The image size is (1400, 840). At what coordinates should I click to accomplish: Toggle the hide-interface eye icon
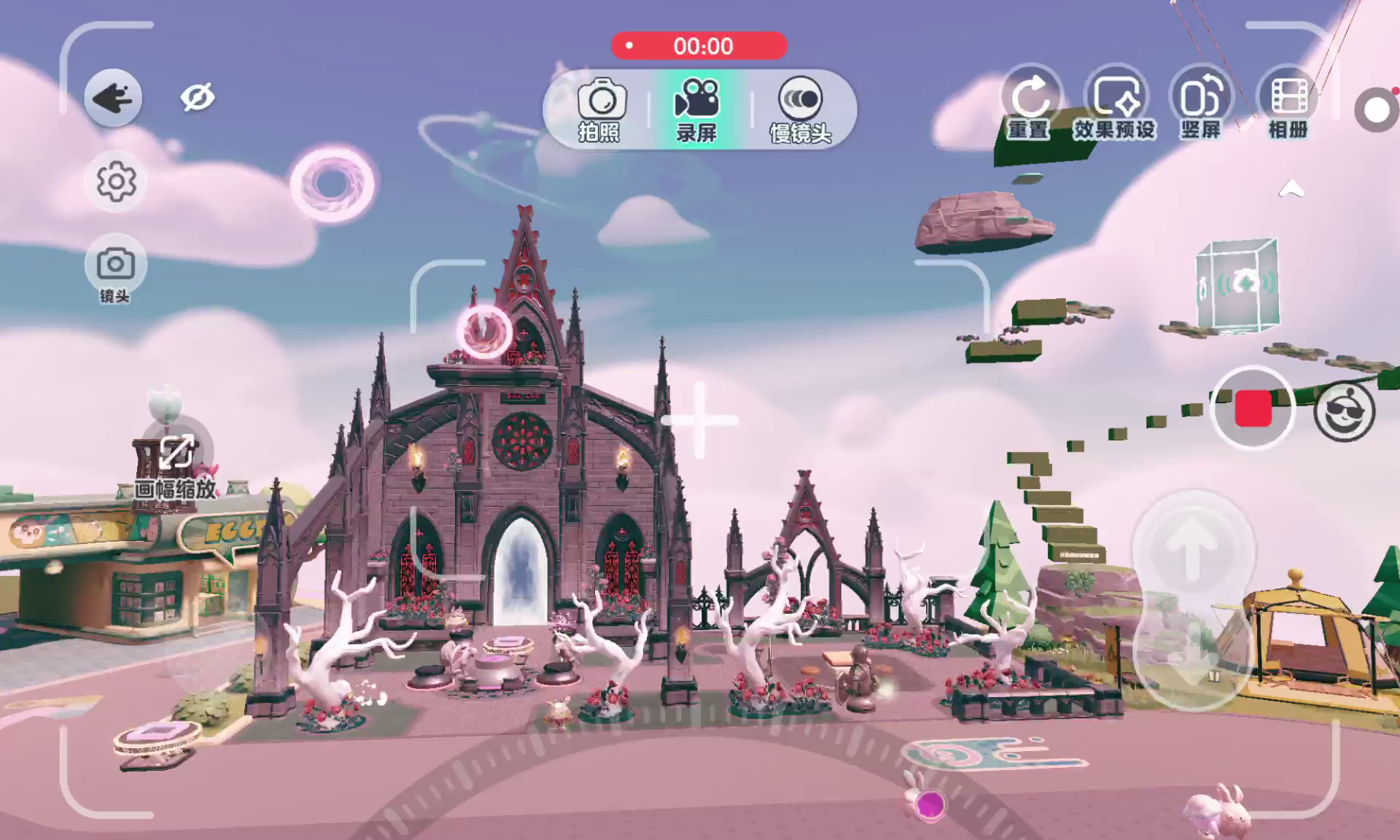pos(197,98)
